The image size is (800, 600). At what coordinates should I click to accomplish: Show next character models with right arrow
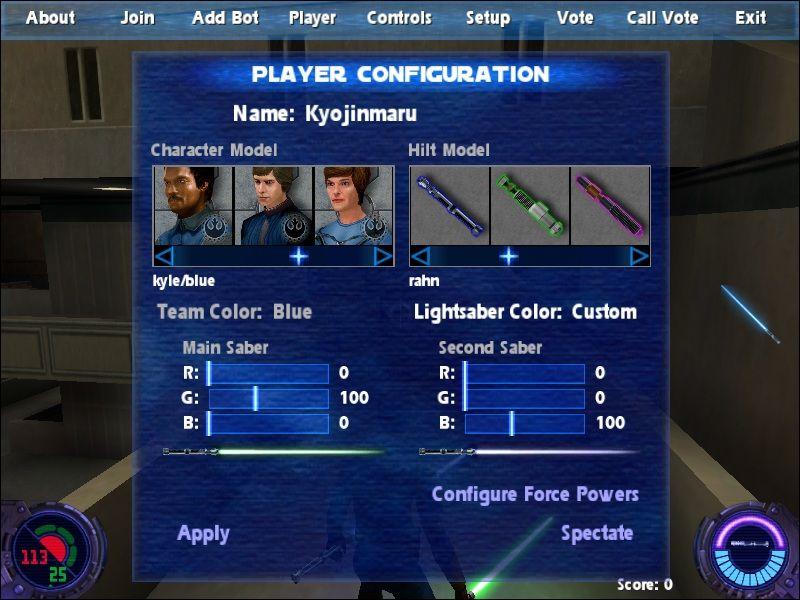(x=383, y=256)
